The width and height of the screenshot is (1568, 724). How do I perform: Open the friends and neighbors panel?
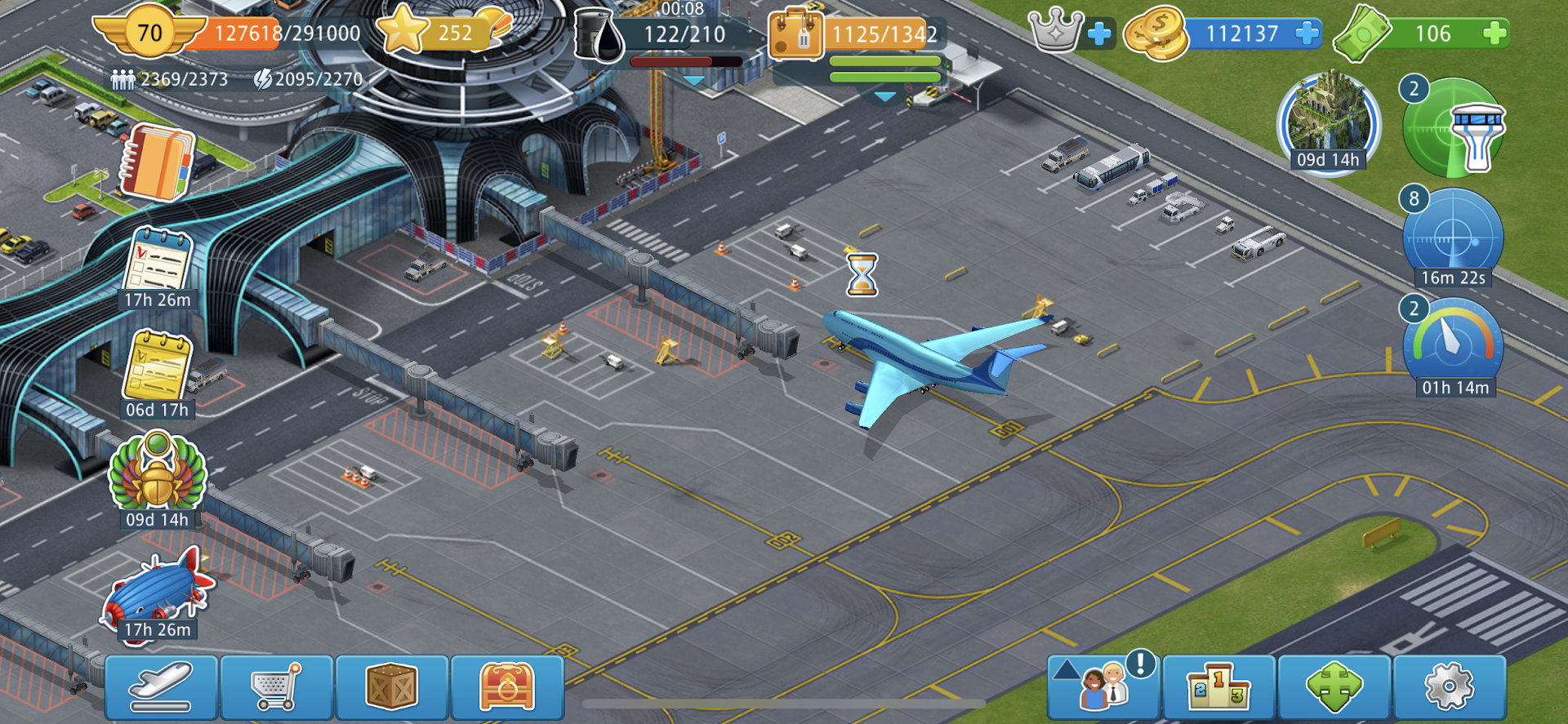(x=1103, y=686)
